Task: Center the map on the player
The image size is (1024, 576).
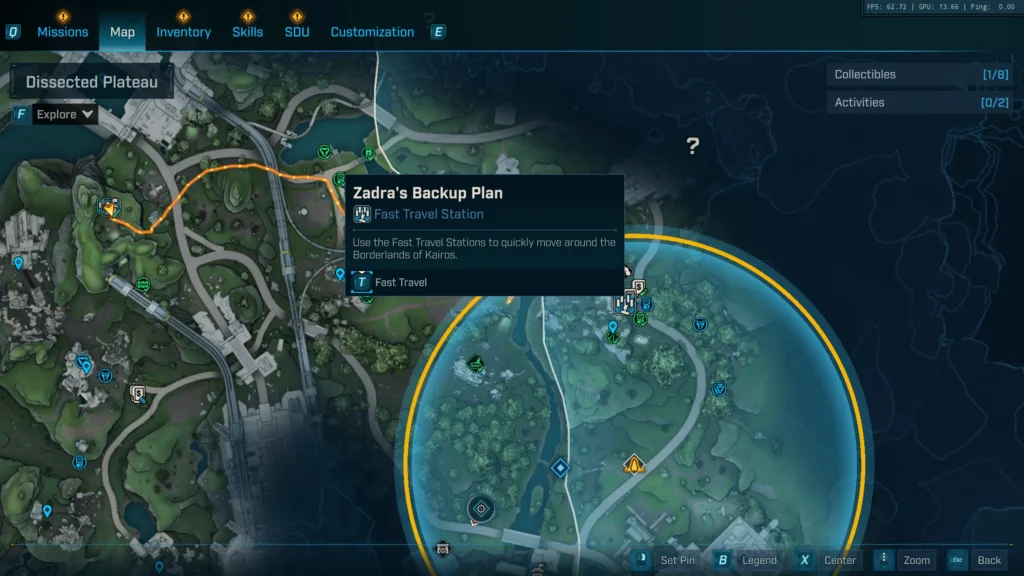Action: [828, 560]
